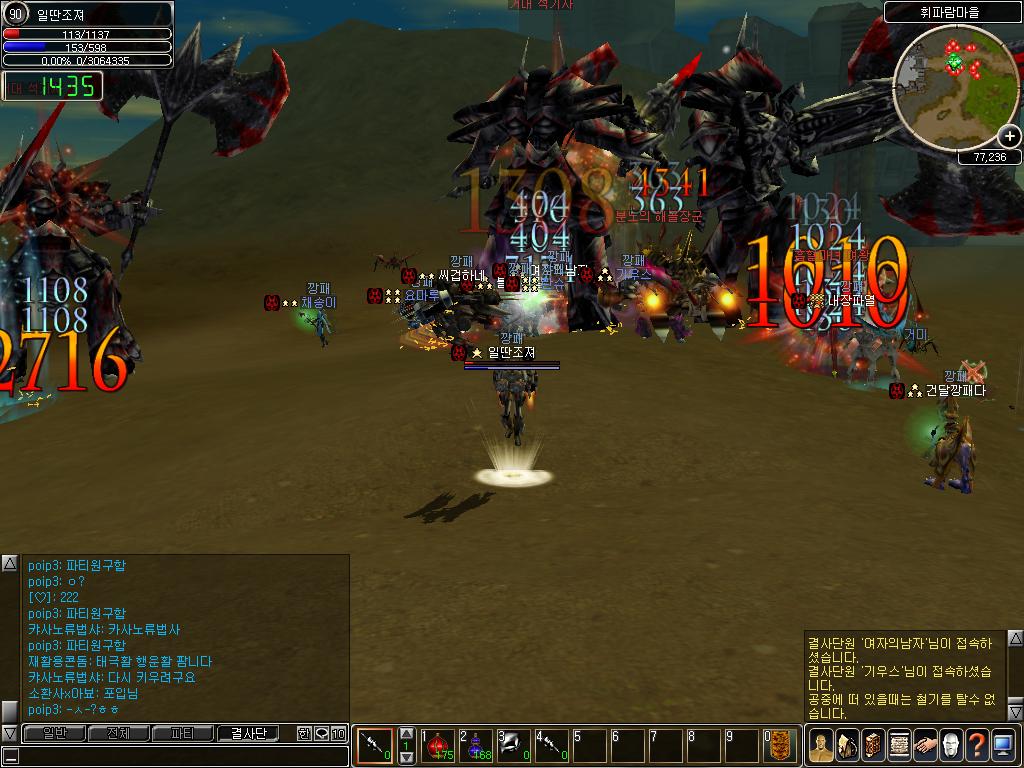
Task: Click the chat text input field
Action: (180, 756)
